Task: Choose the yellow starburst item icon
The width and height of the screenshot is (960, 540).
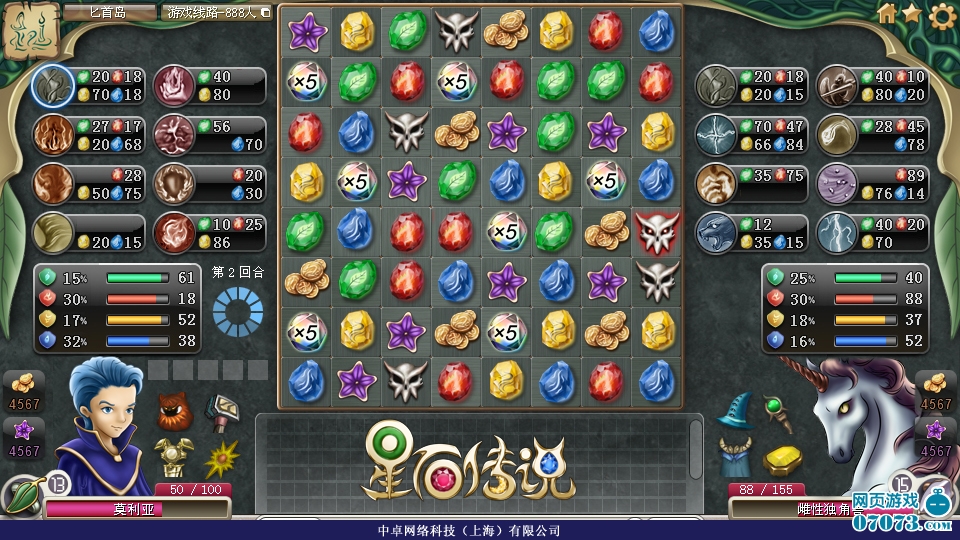Action: pos(221,458)
